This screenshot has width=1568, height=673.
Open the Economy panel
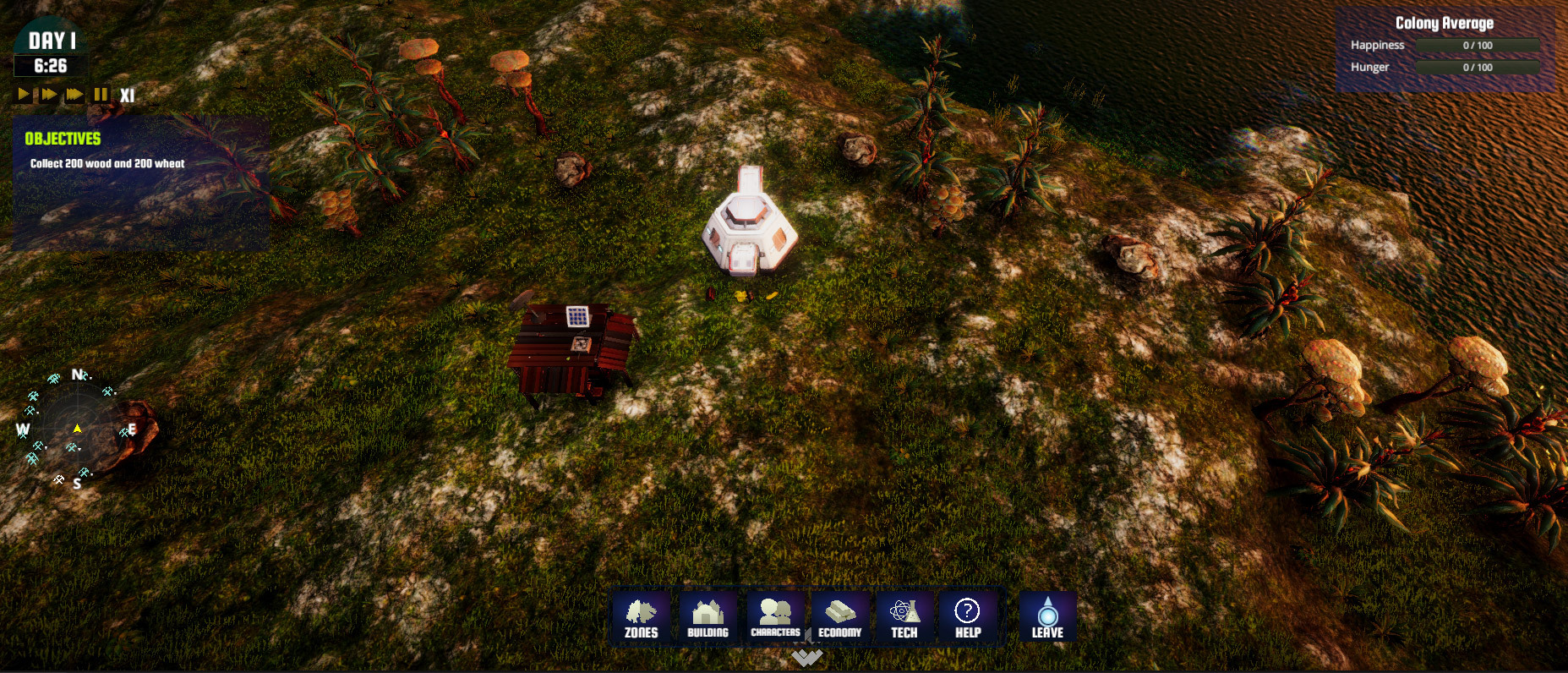[x=839, y=618]
